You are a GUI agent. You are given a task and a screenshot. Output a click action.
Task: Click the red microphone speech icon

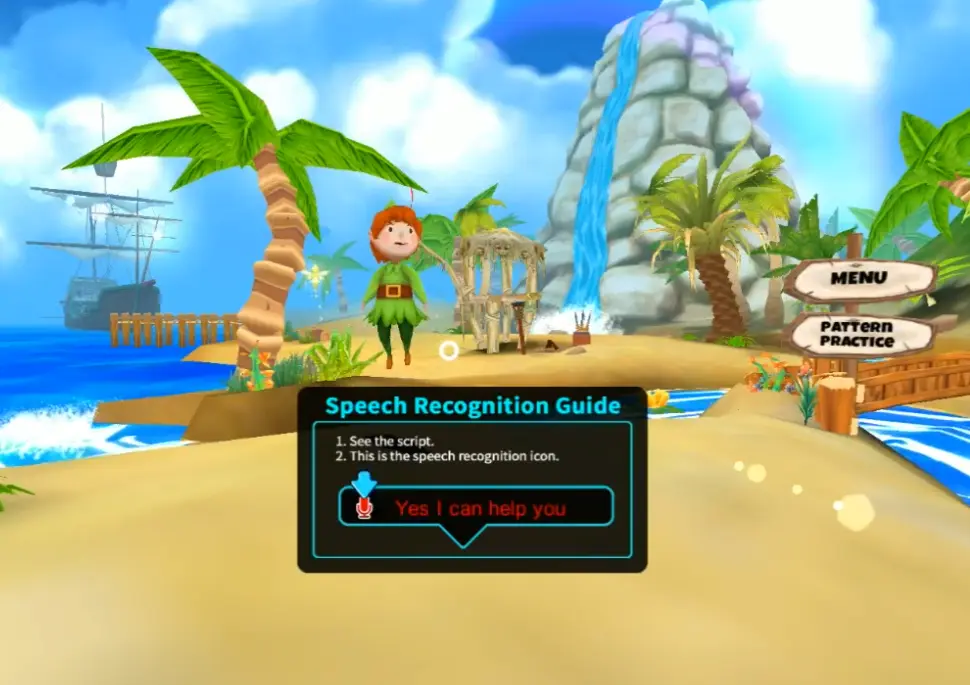364,508
